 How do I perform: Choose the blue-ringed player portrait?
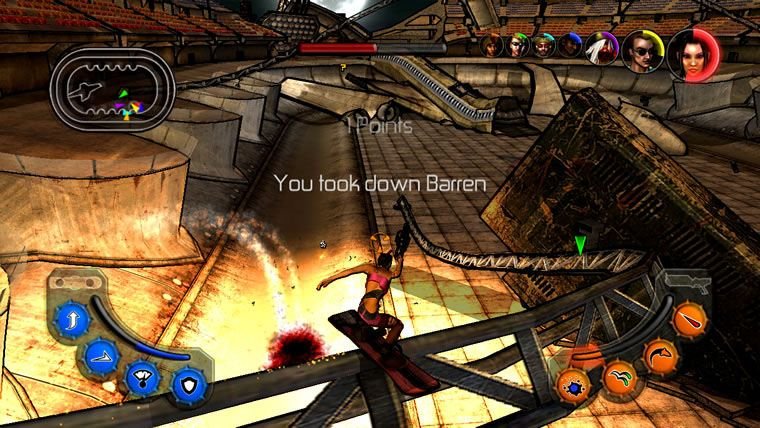click(569, 45)
